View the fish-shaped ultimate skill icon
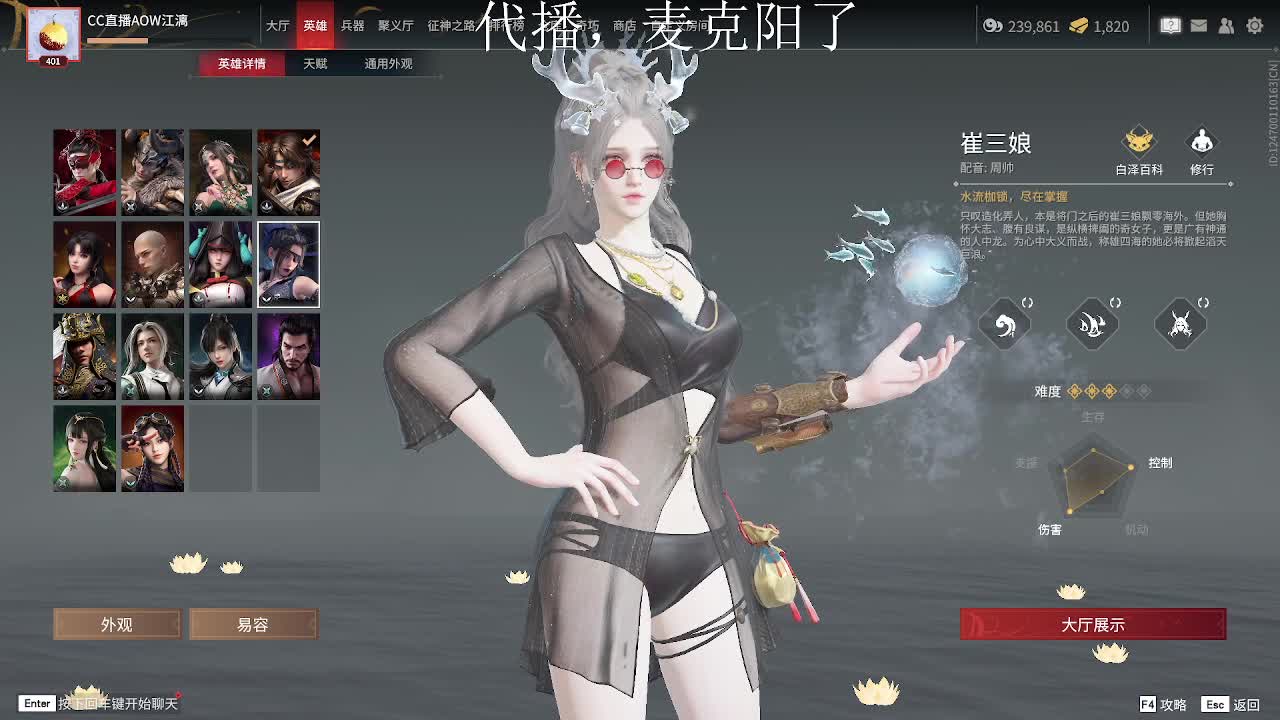1280x720 pixels. (1092, 324)
